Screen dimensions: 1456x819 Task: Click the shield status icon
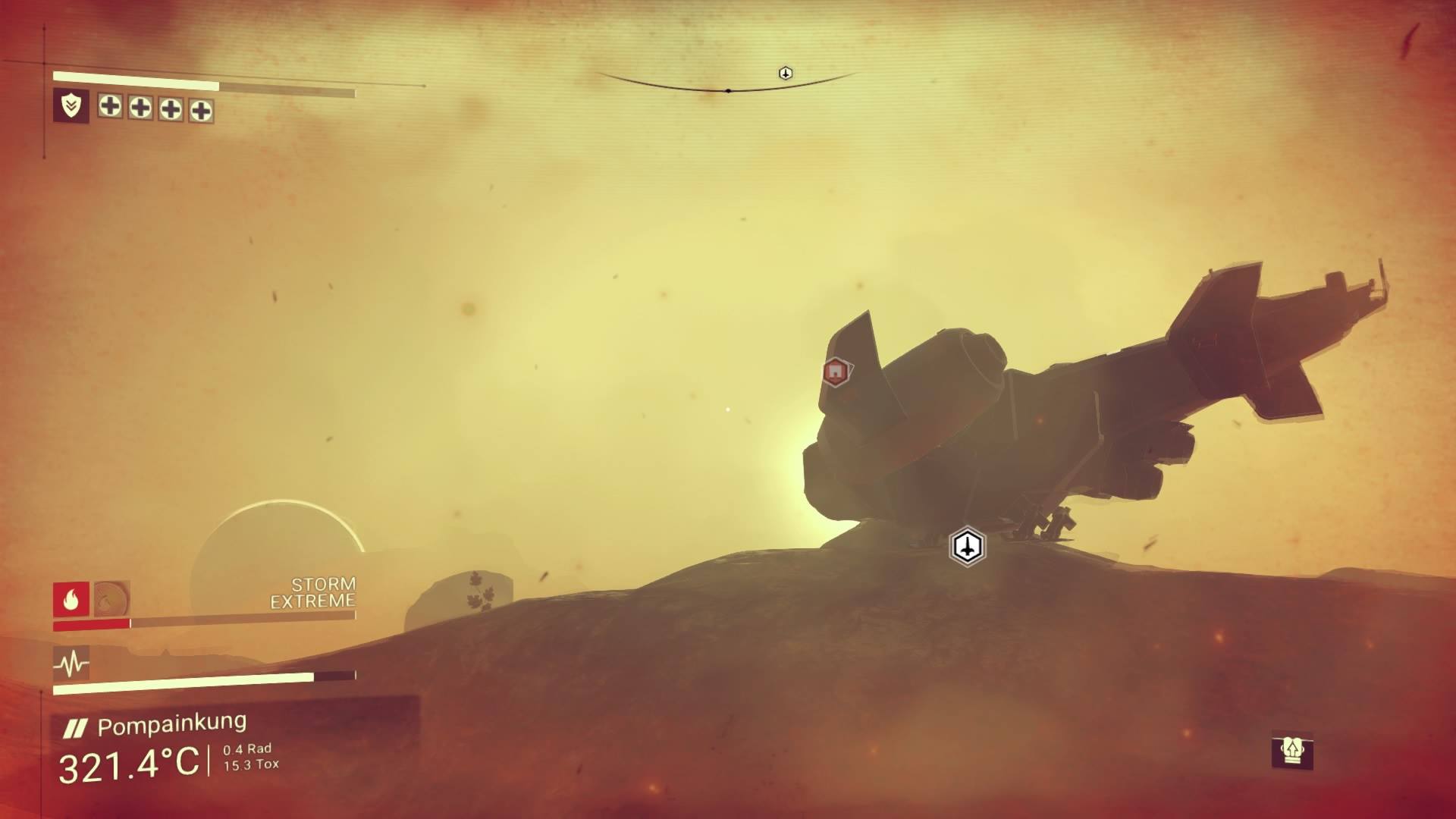click(71, 106)
